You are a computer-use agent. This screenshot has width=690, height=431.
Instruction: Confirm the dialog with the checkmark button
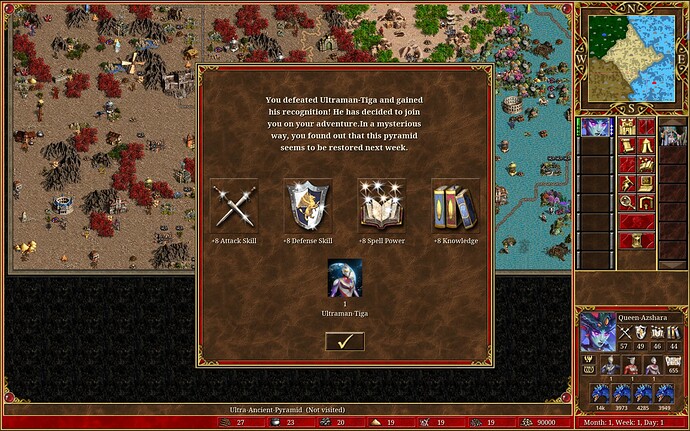pyautogui.click(x=344, y=341)
